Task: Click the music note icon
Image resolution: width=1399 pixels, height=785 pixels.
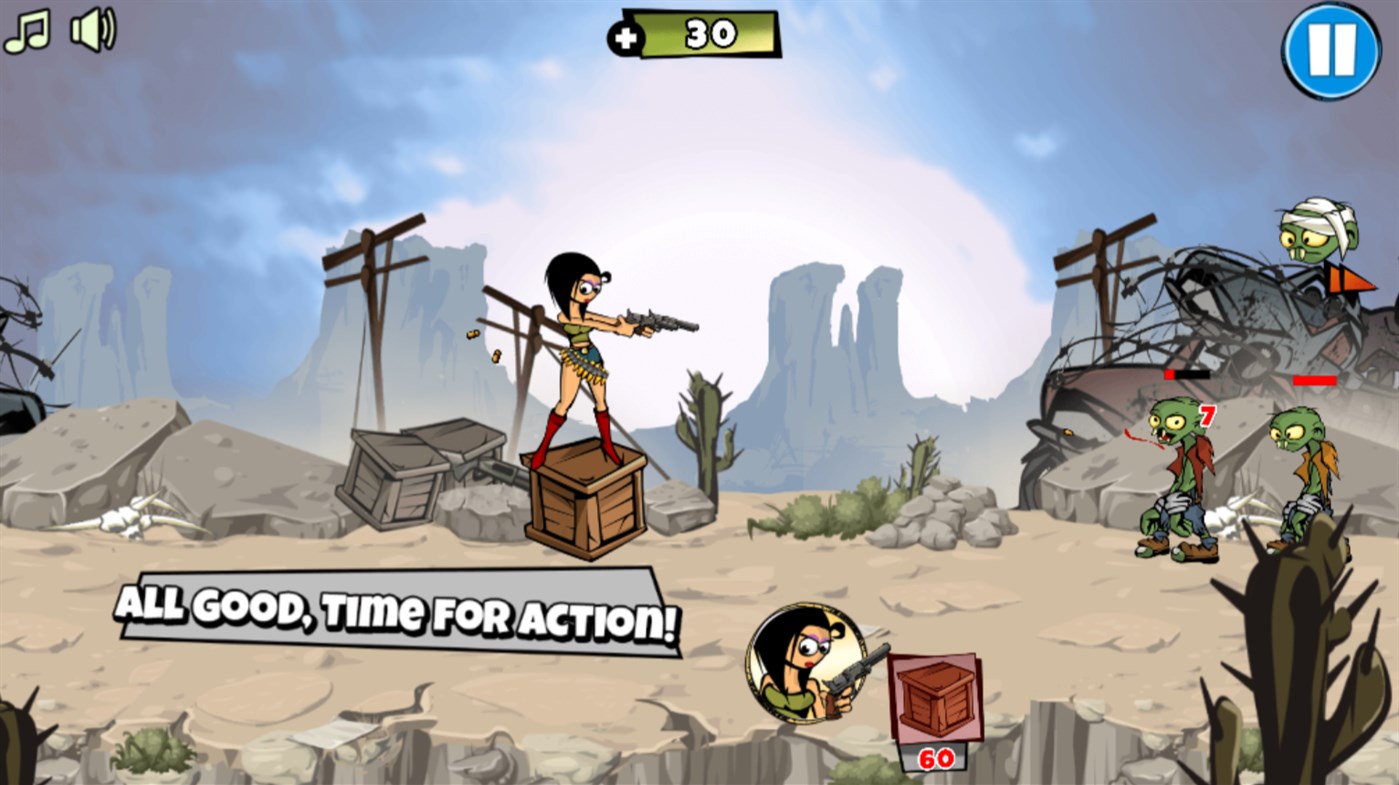Action: pyautogui.click(x=29, y=29)
